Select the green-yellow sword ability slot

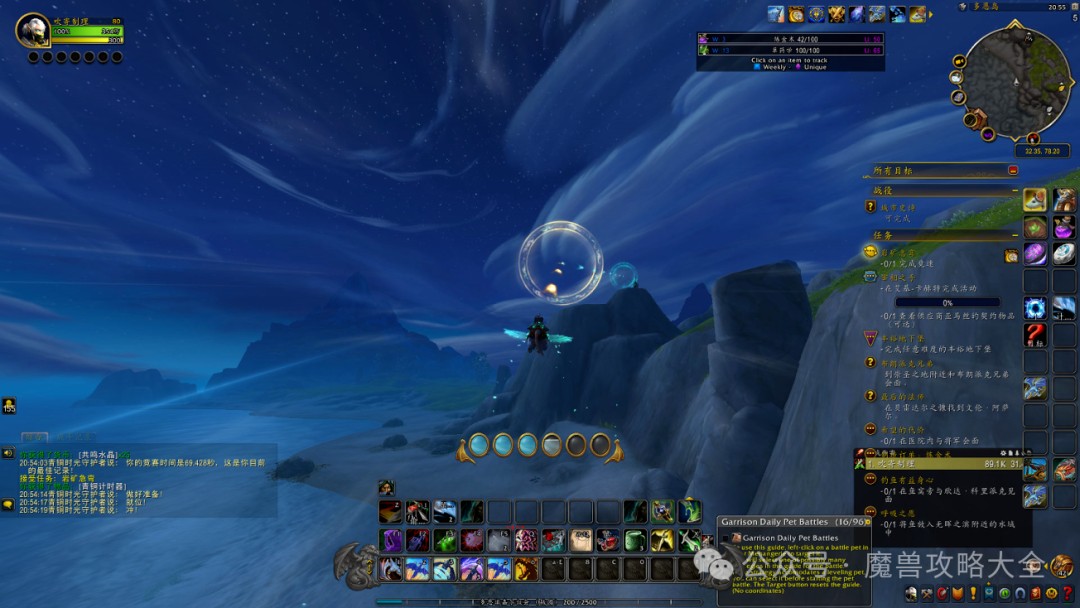pos(662,541)
